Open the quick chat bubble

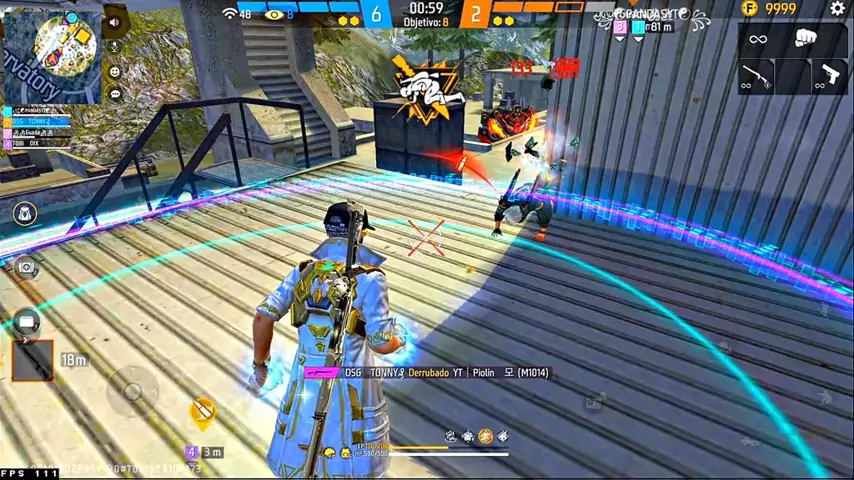tap(114, 95)
